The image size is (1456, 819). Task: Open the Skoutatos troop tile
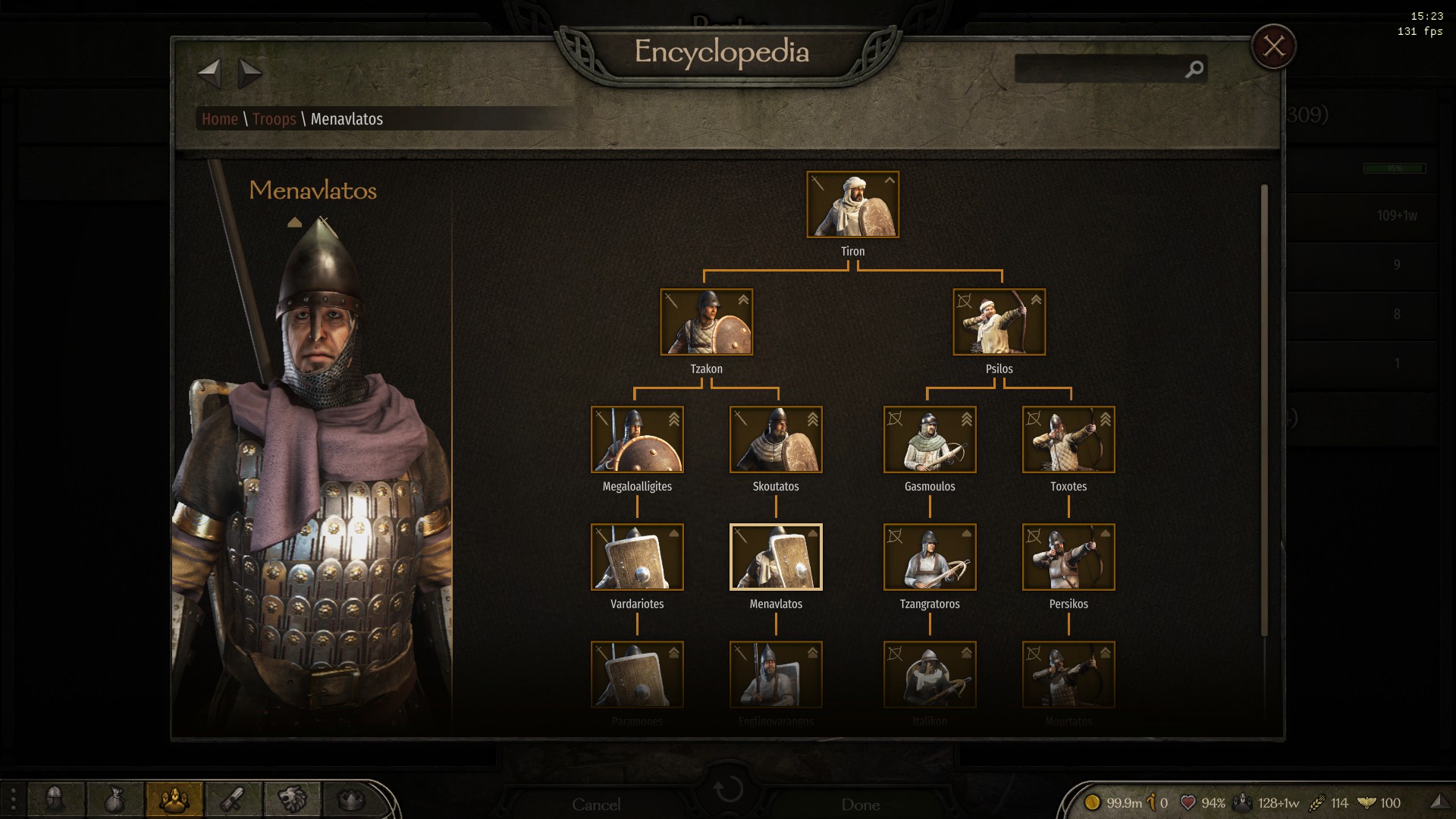(x=775, y=440)
